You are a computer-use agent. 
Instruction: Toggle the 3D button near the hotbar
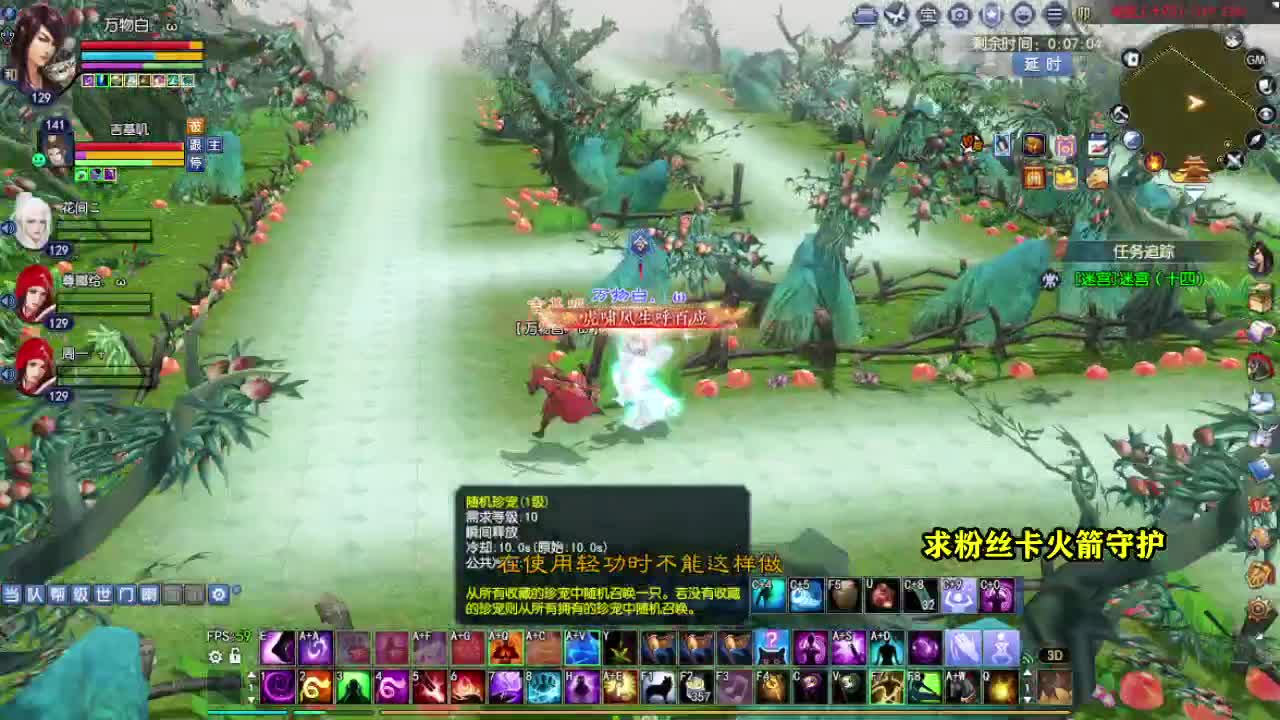coord(1054,656)
